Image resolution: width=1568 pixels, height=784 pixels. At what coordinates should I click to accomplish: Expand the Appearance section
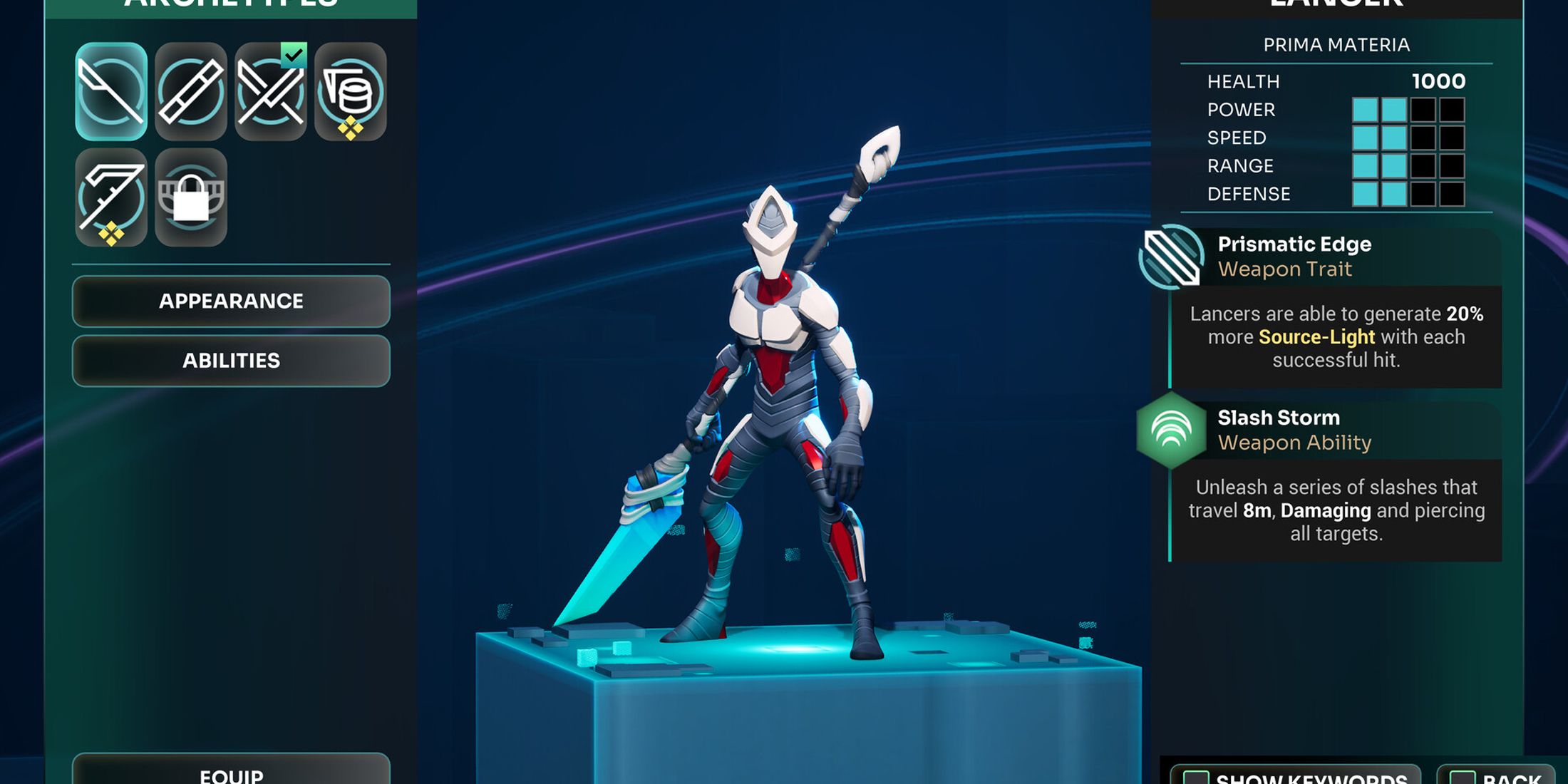point(230,301)
